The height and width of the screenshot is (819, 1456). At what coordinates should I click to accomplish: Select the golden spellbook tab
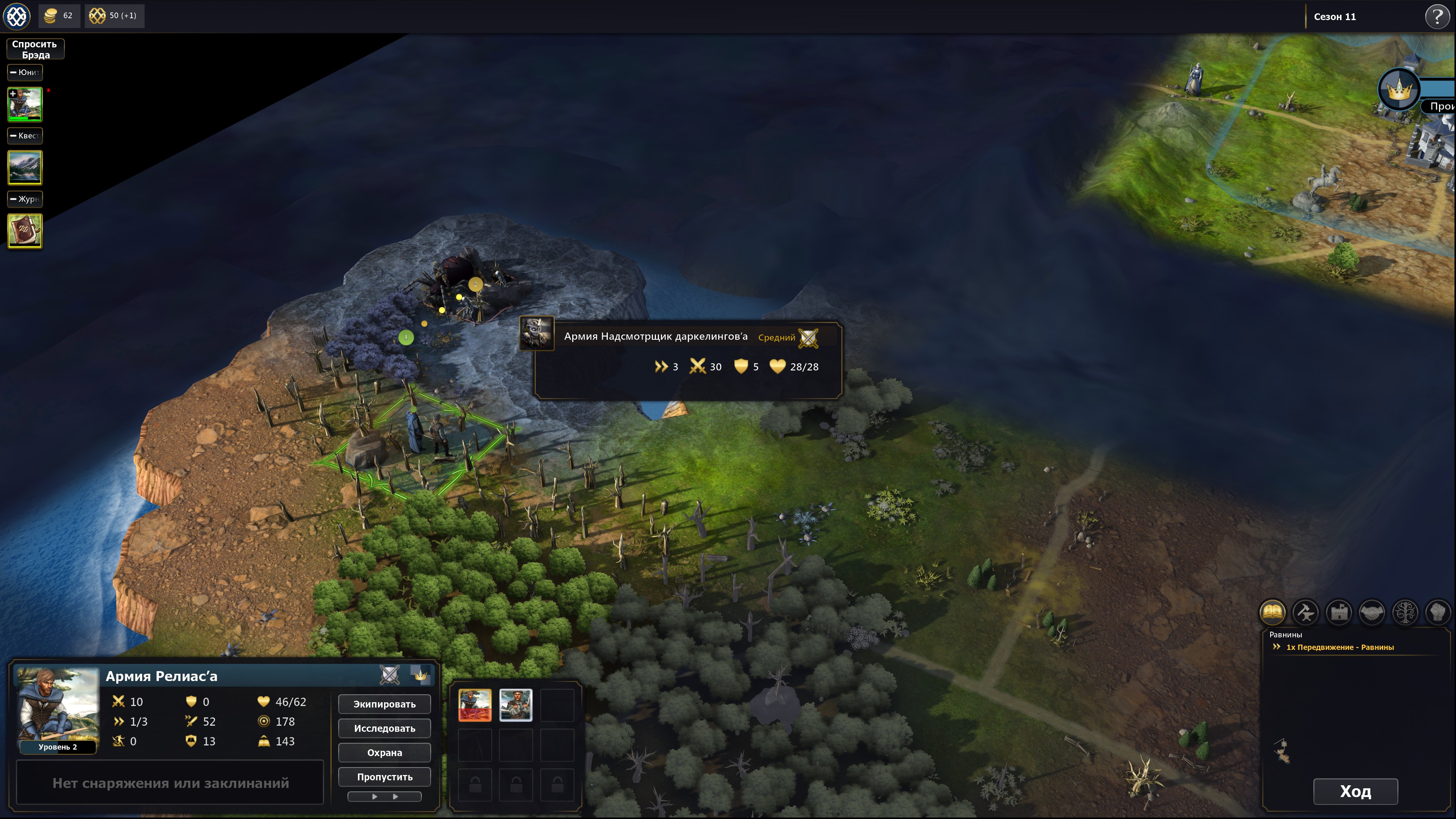click(1272, 612)
